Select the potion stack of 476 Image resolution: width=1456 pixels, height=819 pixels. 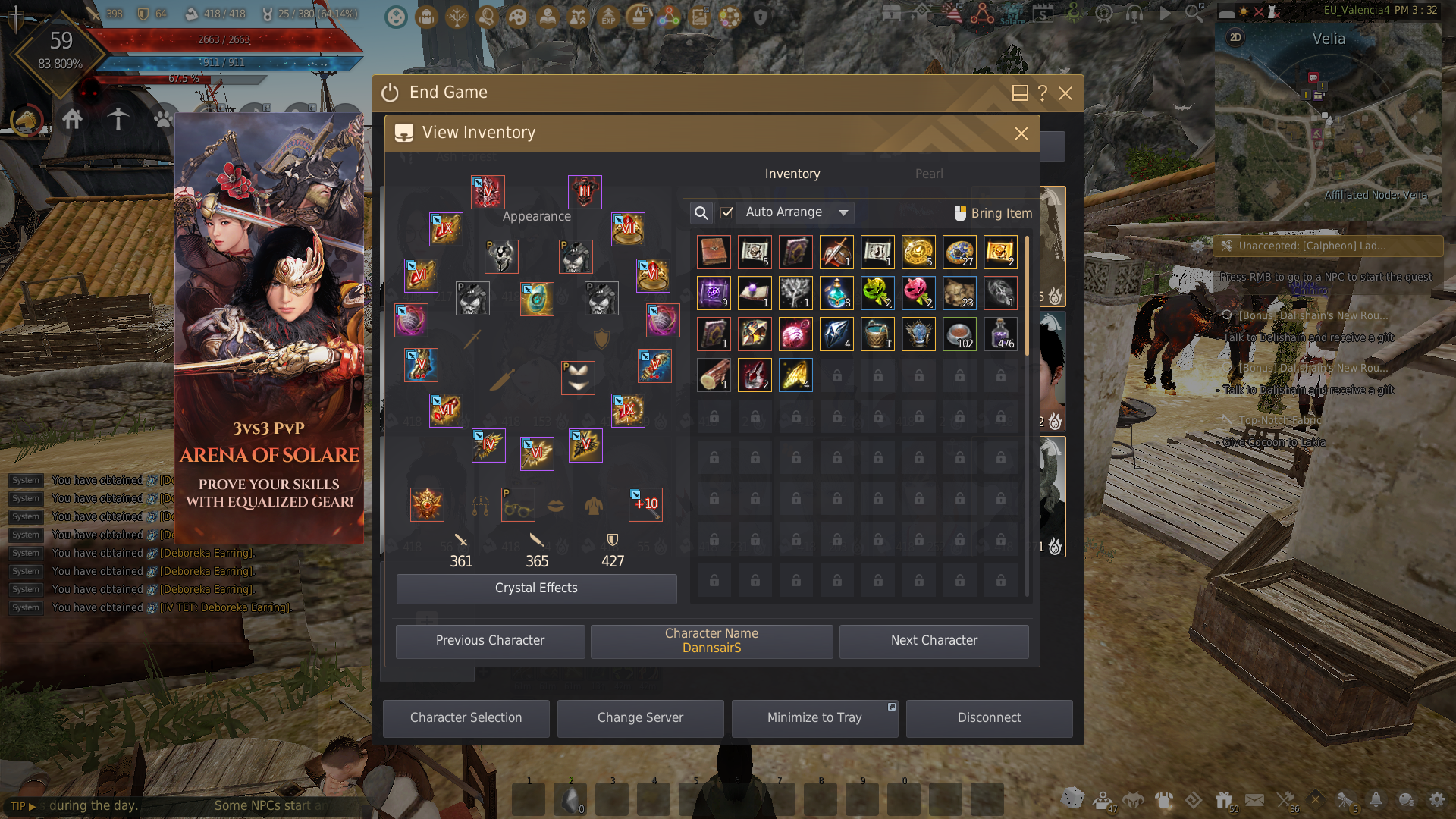click(1000, 334)
